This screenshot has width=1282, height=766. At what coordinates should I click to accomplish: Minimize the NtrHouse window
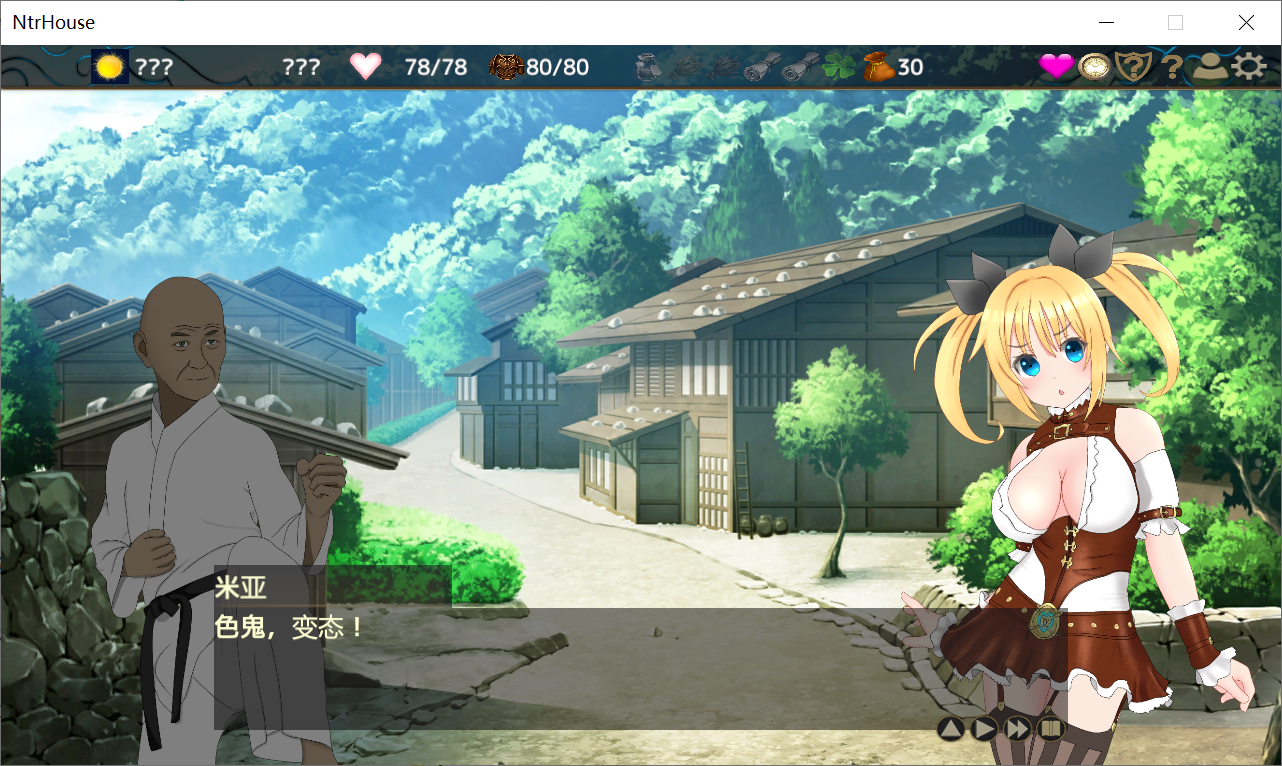pyautogui.click(x=1106, y=23)
